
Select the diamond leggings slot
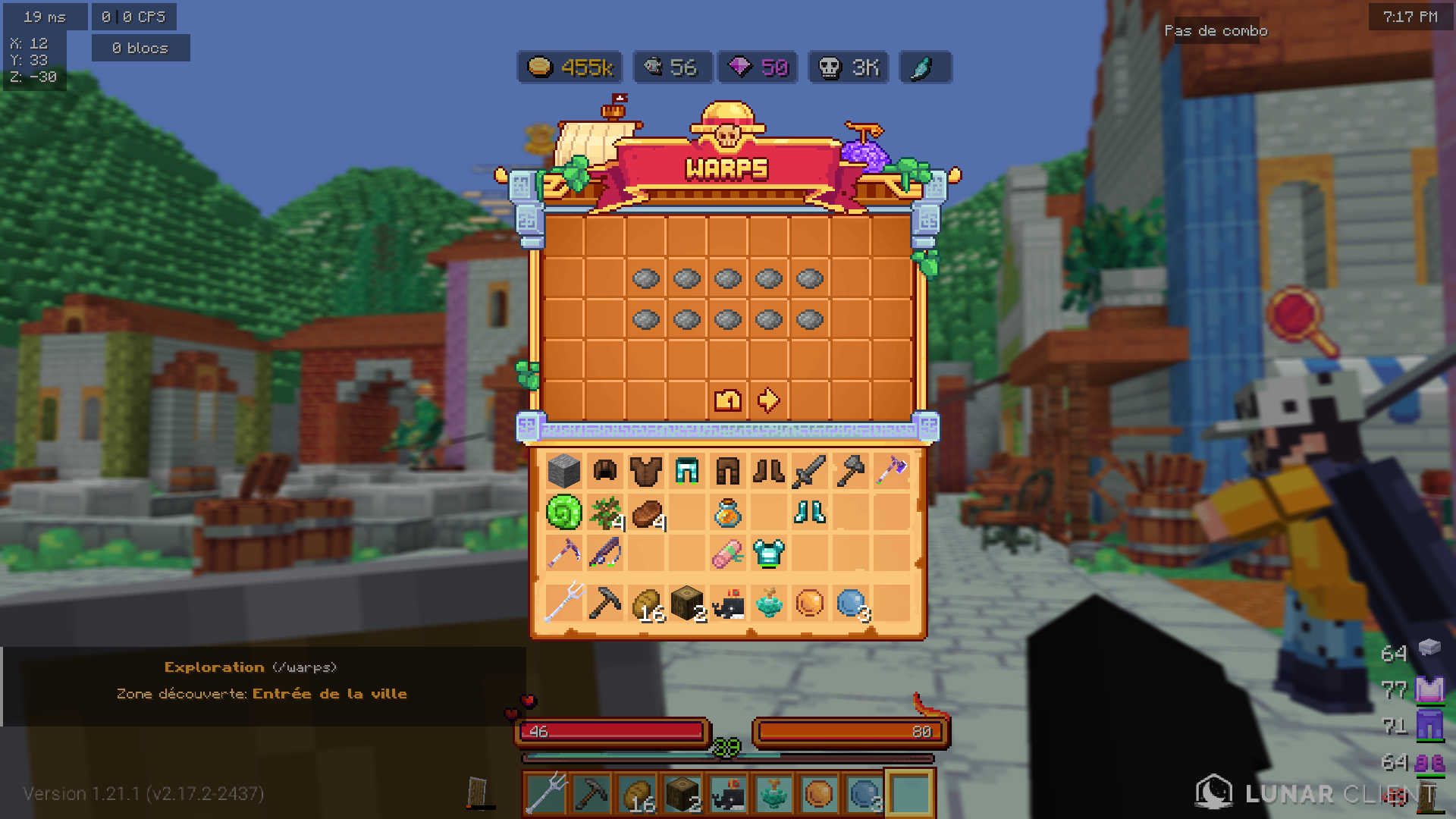(687, 472)
